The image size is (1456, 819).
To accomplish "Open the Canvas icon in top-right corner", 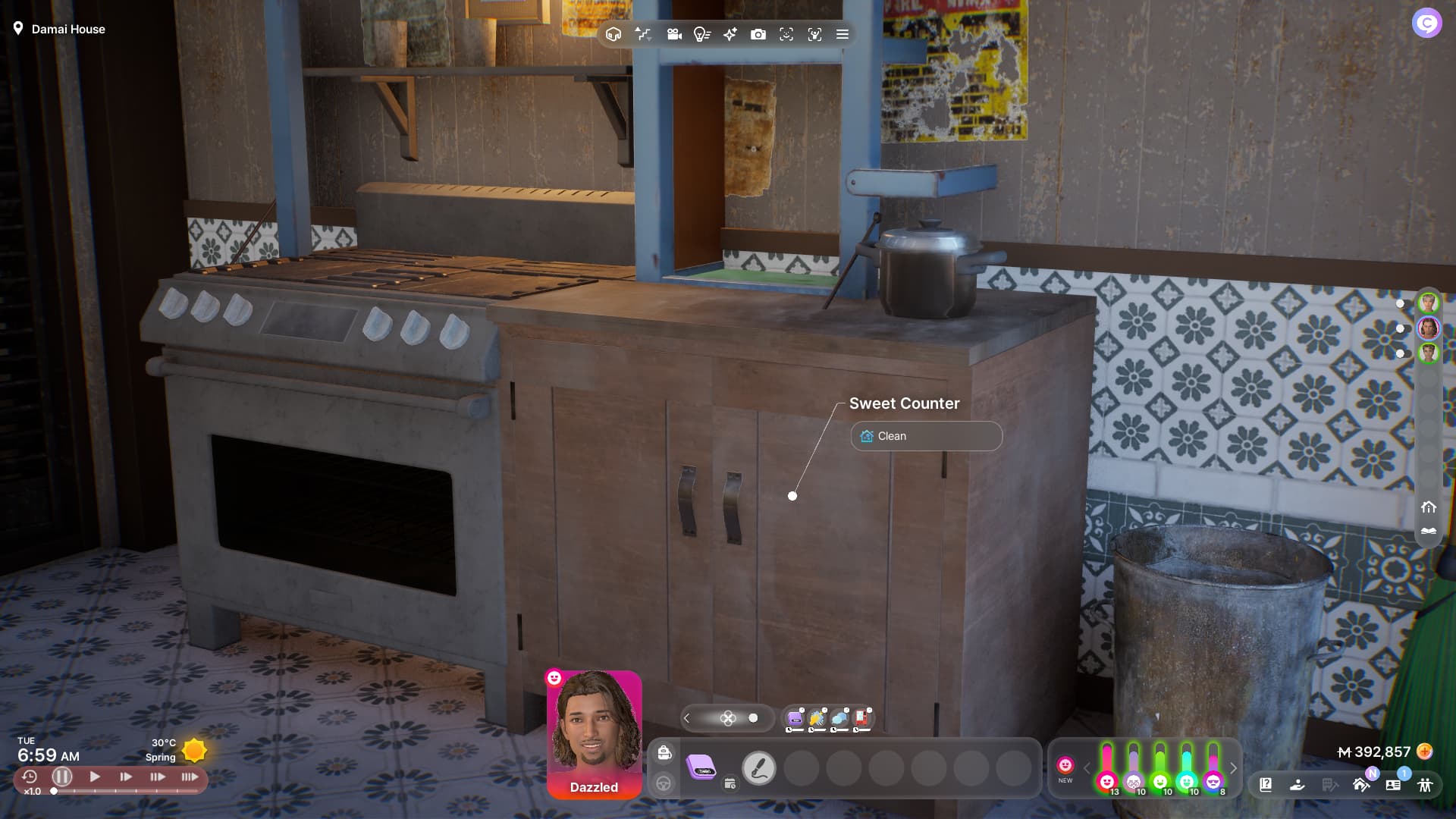I will tap(1426, 24).
